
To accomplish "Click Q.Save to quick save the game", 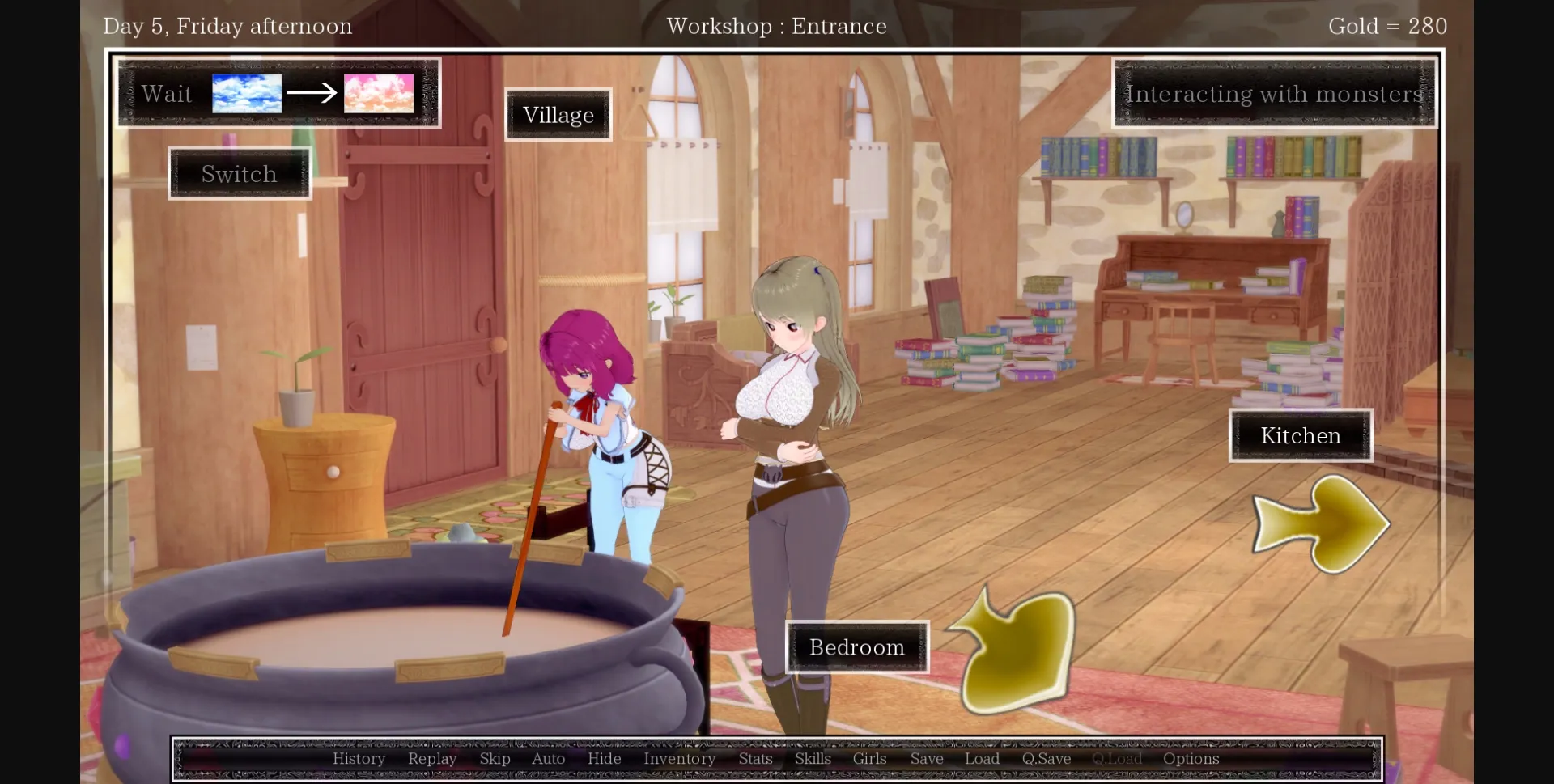I will pyautogui.click(x=1046, y=758).
